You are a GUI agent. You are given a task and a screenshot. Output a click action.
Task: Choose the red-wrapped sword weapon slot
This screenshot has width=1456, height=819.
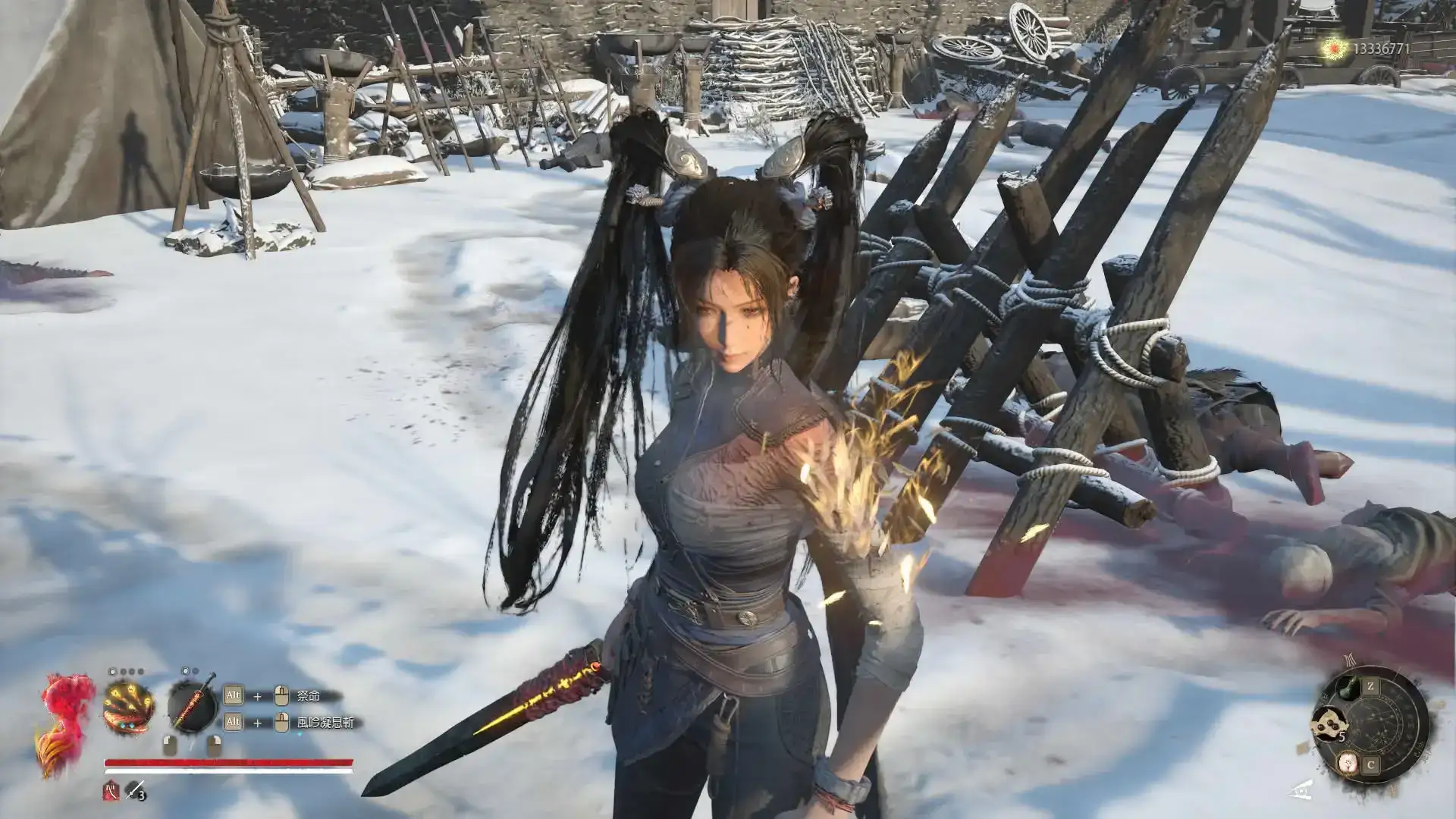pyautogui.click(x=192, y=705)
